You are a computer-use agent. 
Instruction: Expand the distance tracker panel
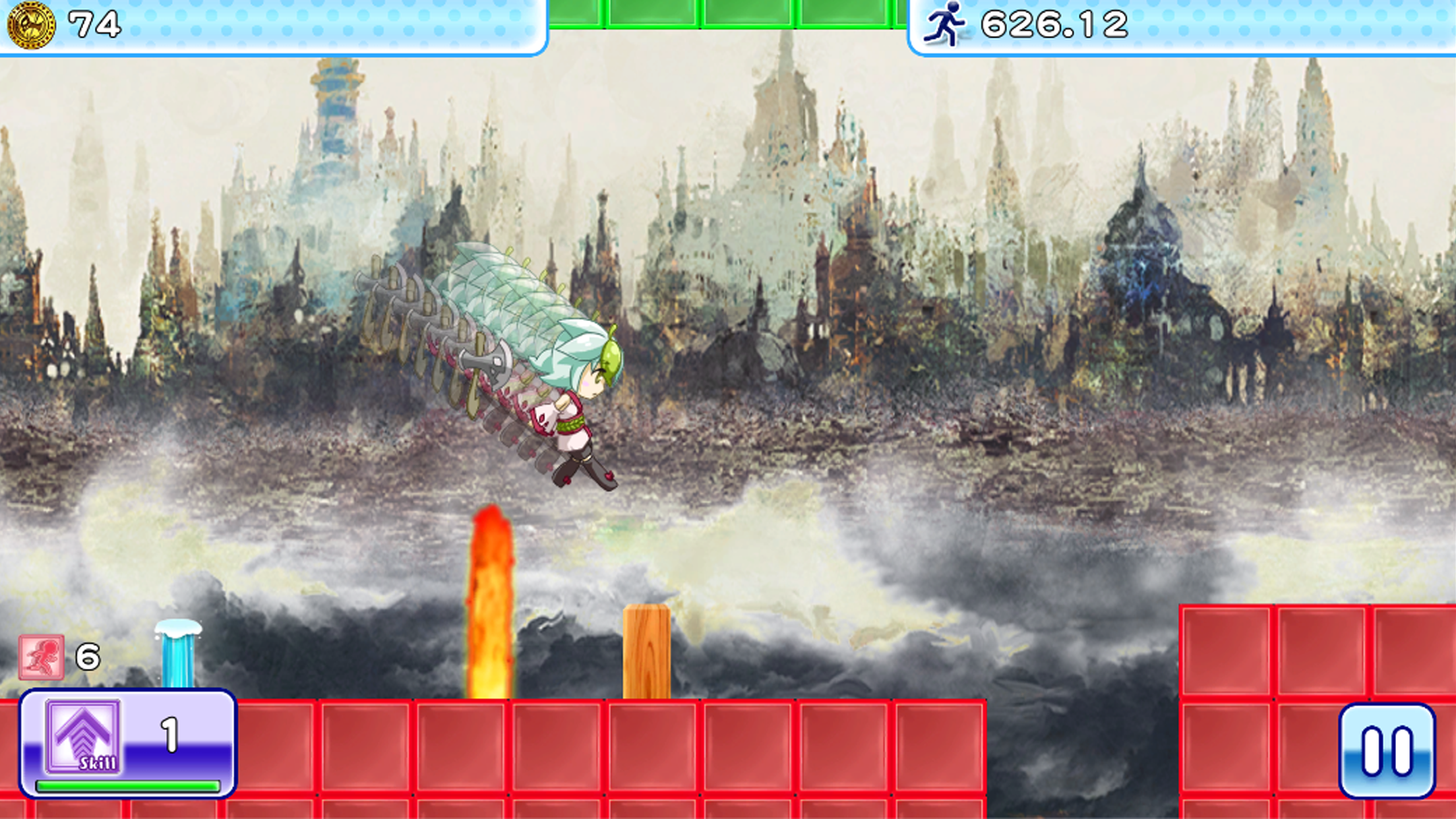tap(1180, 24)
